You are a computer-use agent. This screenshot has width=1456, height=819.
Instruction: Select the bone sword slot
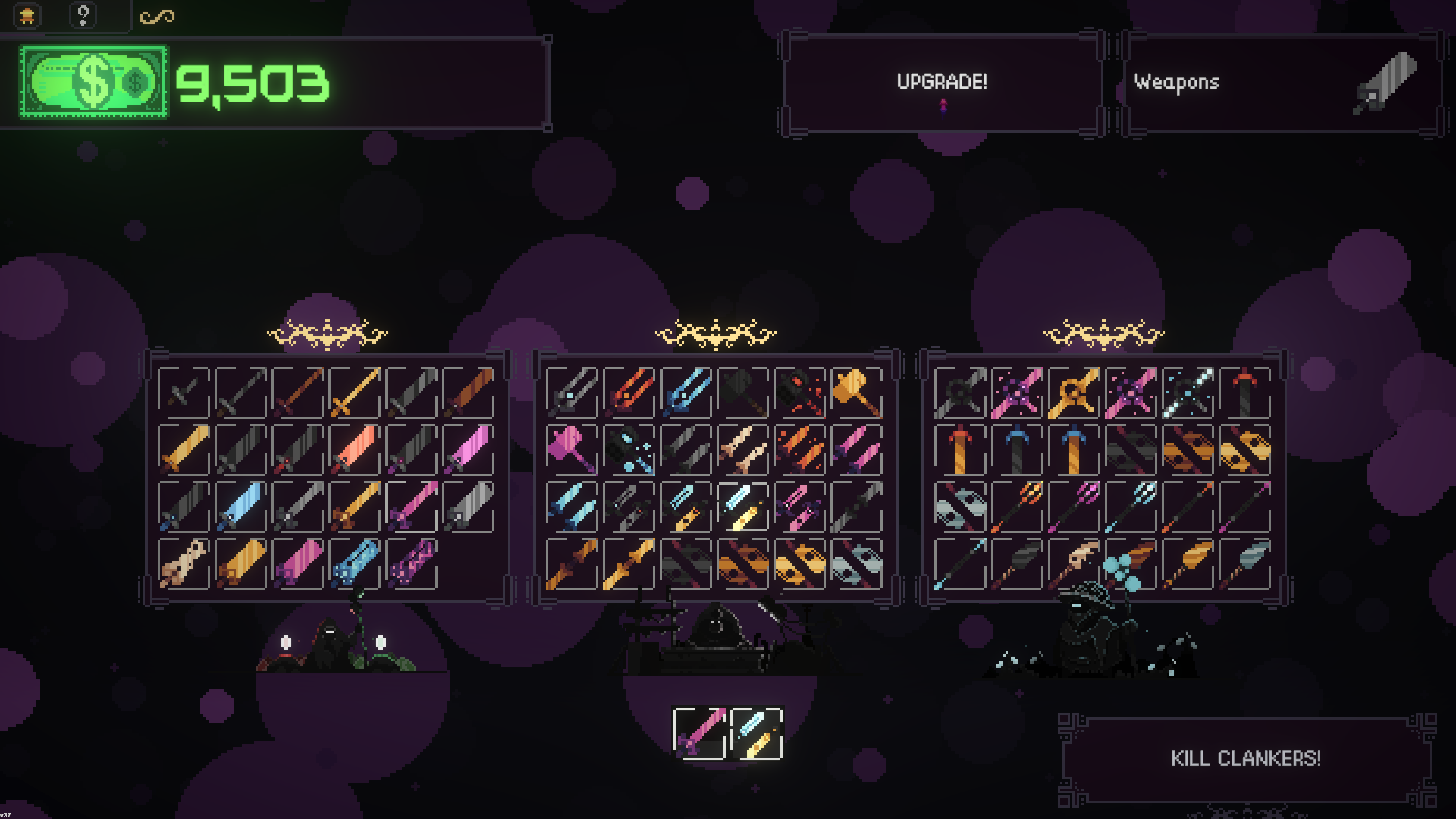(x=184, y=563)
